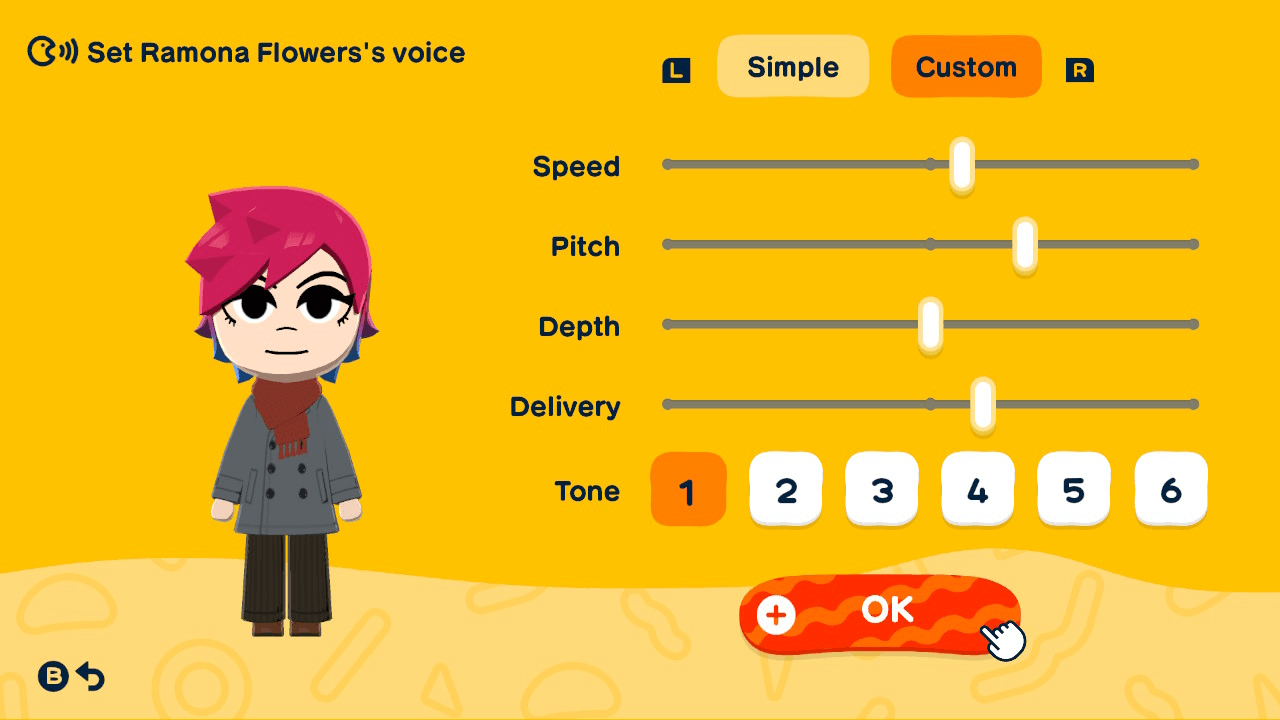
Task: Click the voice speaker icon beside the title
Action: (x=40, y=52)
